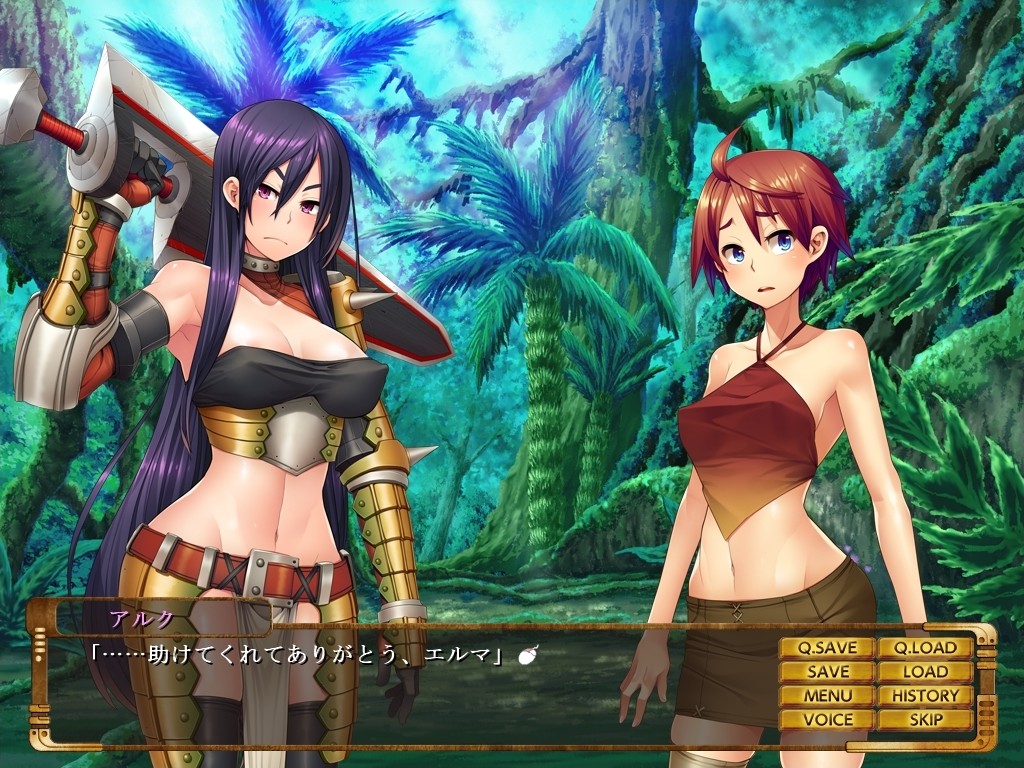The image size is (1024, 768).
Task: Activate the SKIP text button
Action: coord(925,720)
